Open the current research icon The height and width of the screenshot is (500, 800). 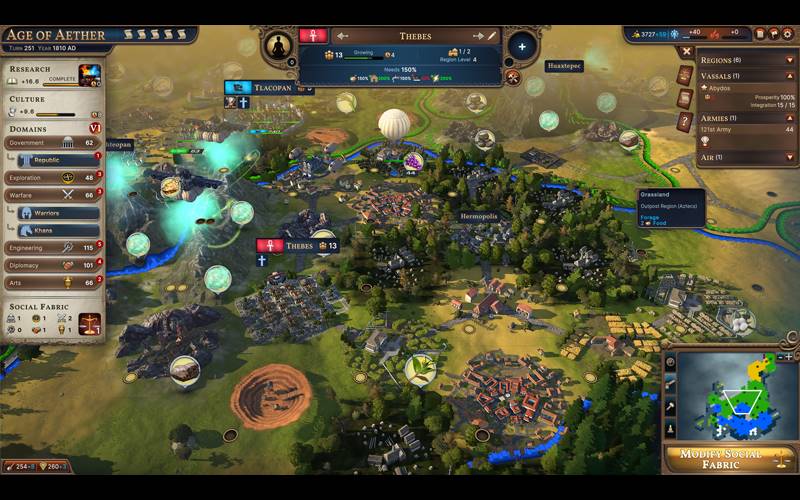90,75
